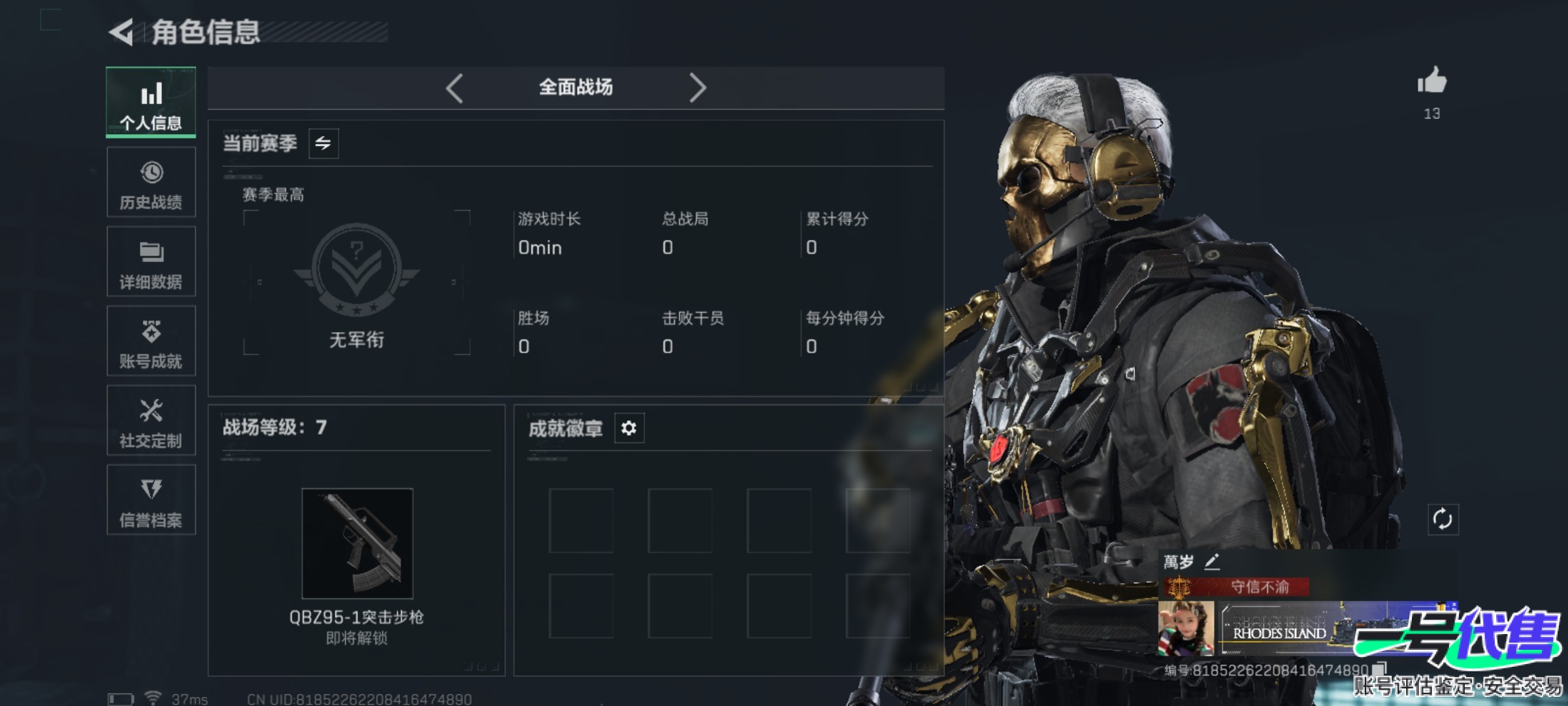1568x706 pixels.
Task: View the 信誉档案 tab
Action: pyautogui.click(x=151, y=500)
